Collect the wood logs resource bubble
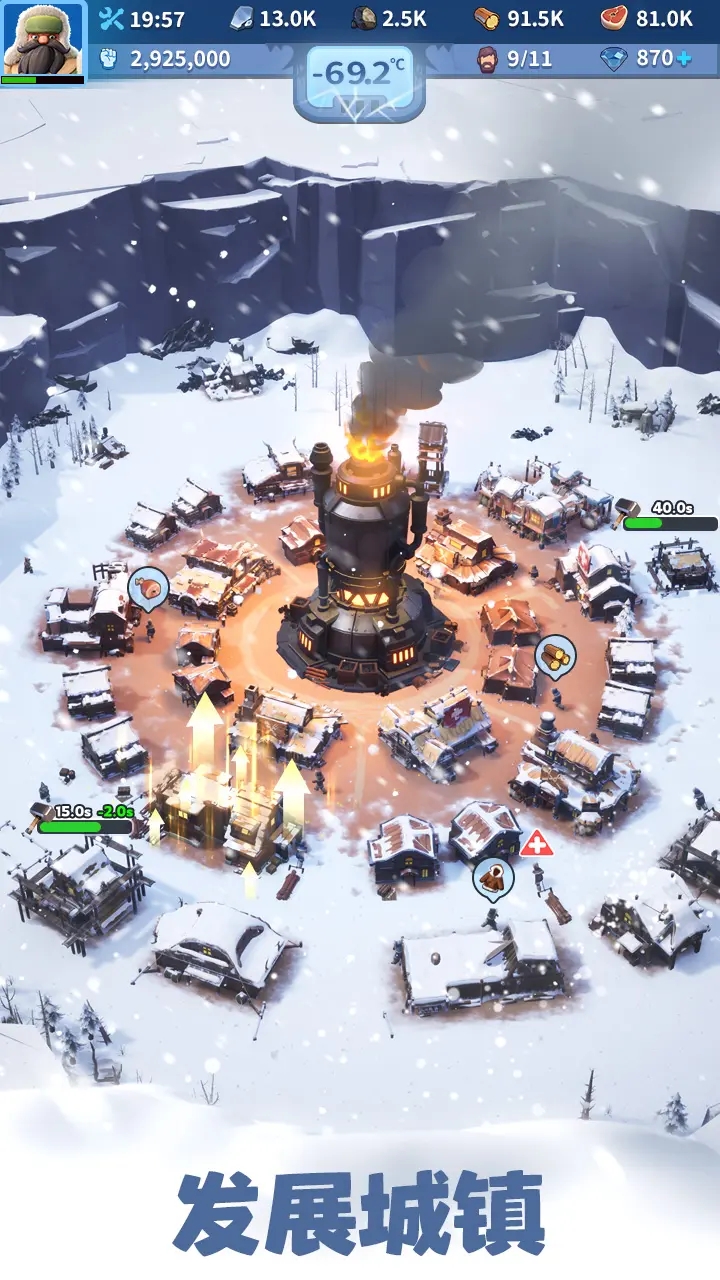 pyautogui.click(x=555, y=657)
